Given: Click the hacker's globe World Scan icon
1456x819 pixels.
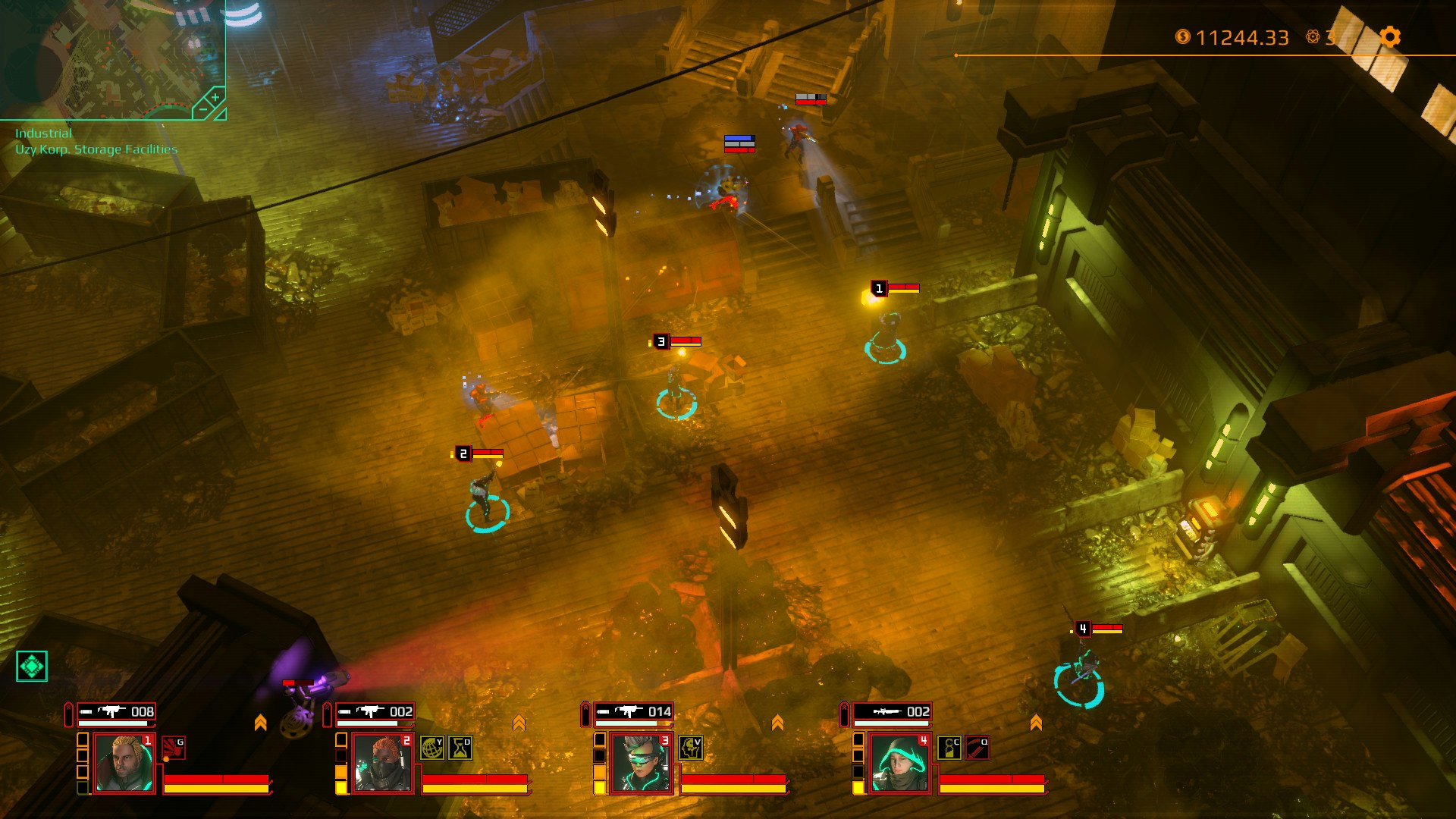Looking at the screenshot, I should pyautogui.click(x=431, y=748).
